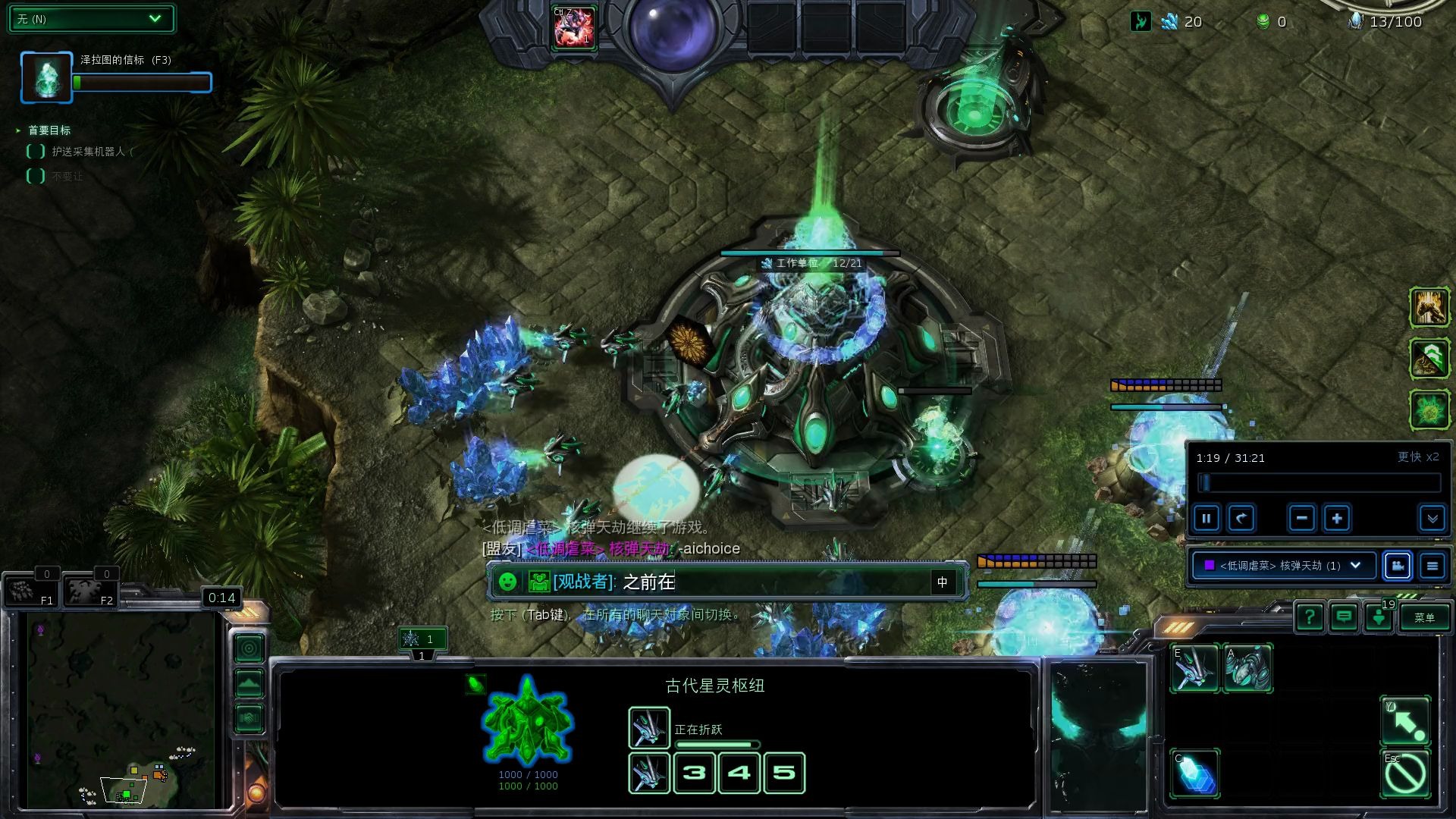Open the 无 (N) dropdown at top left

(x=91, y=19)
